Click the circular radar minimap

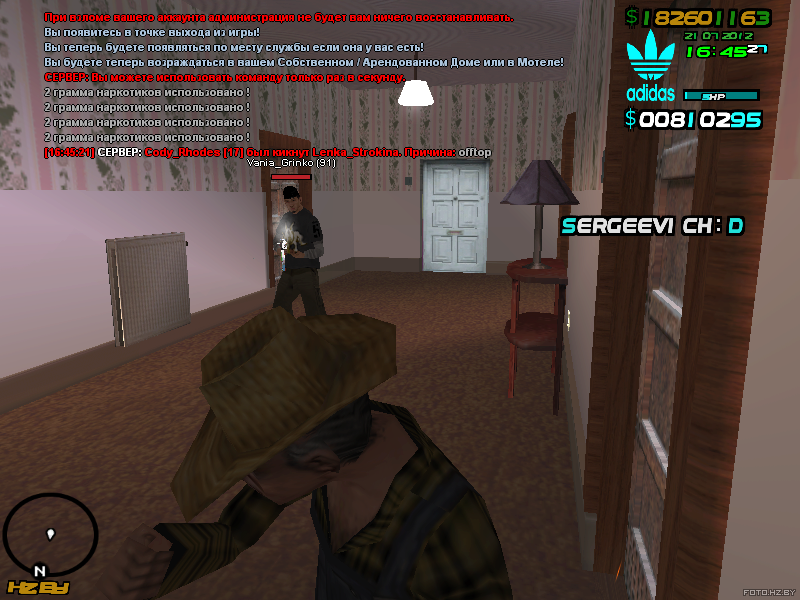51,535
